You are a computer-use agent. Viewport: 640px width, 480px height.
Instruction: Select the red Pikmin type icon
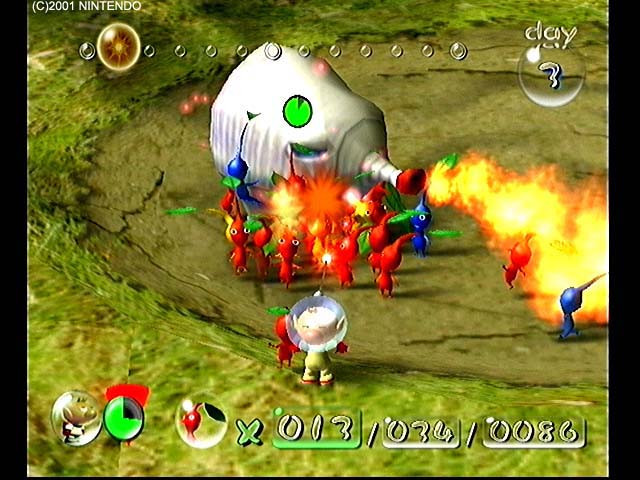click(x=201, y=420)
